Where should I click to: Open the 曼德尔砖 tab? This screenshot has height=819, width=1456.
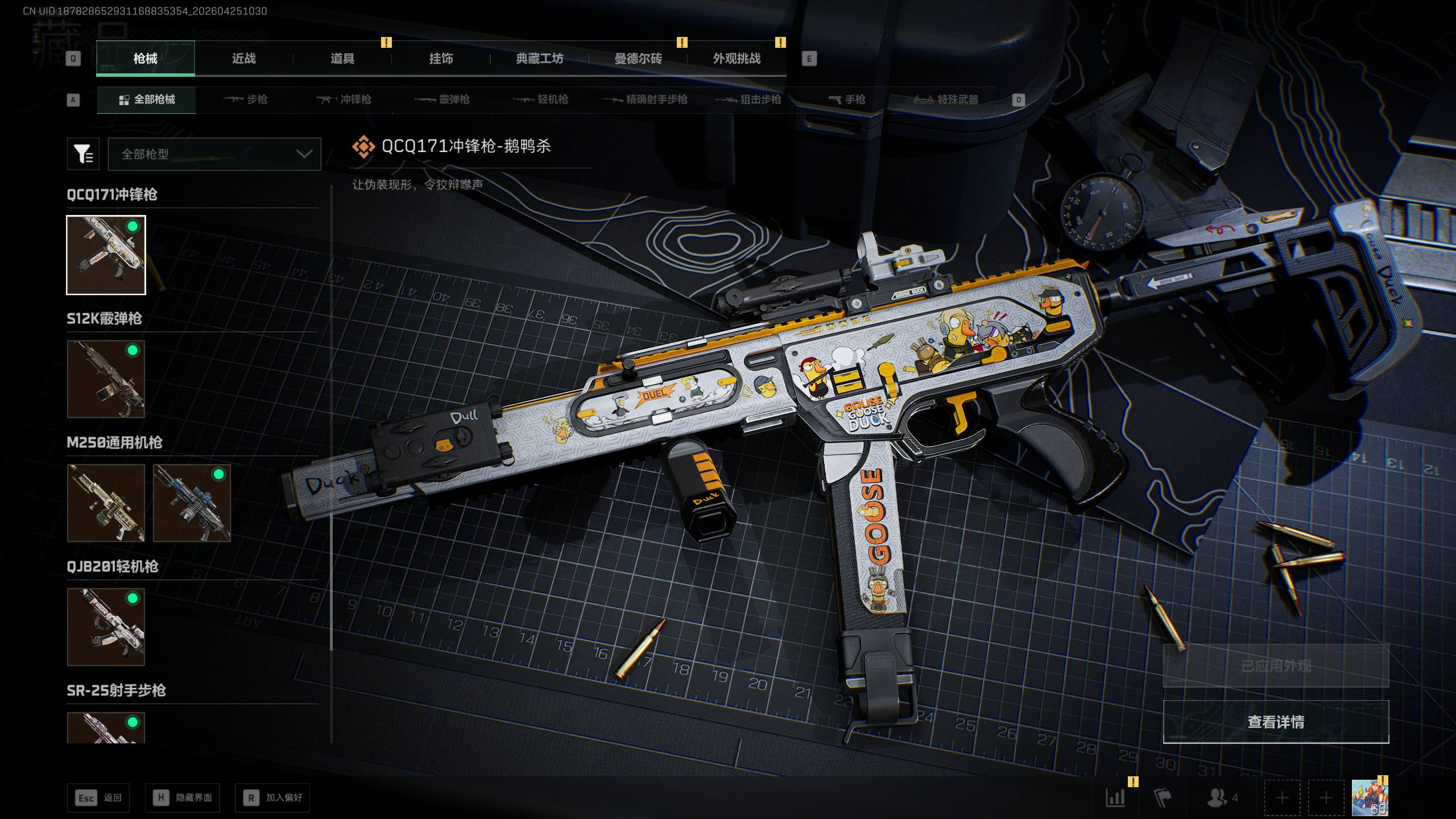(x=638, y=59)
